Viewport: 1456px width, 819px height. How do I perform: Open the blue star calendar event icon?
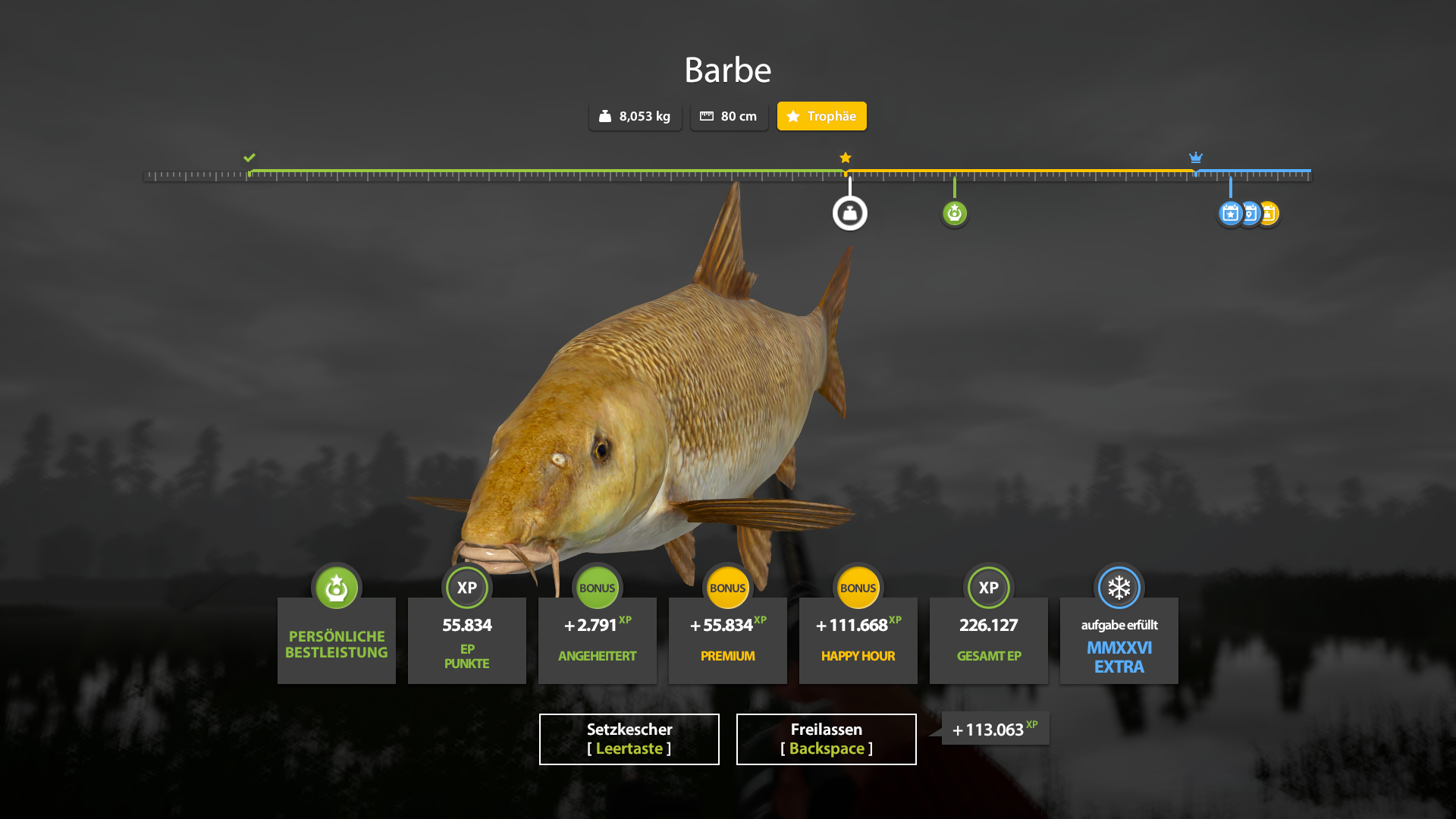1231,213
